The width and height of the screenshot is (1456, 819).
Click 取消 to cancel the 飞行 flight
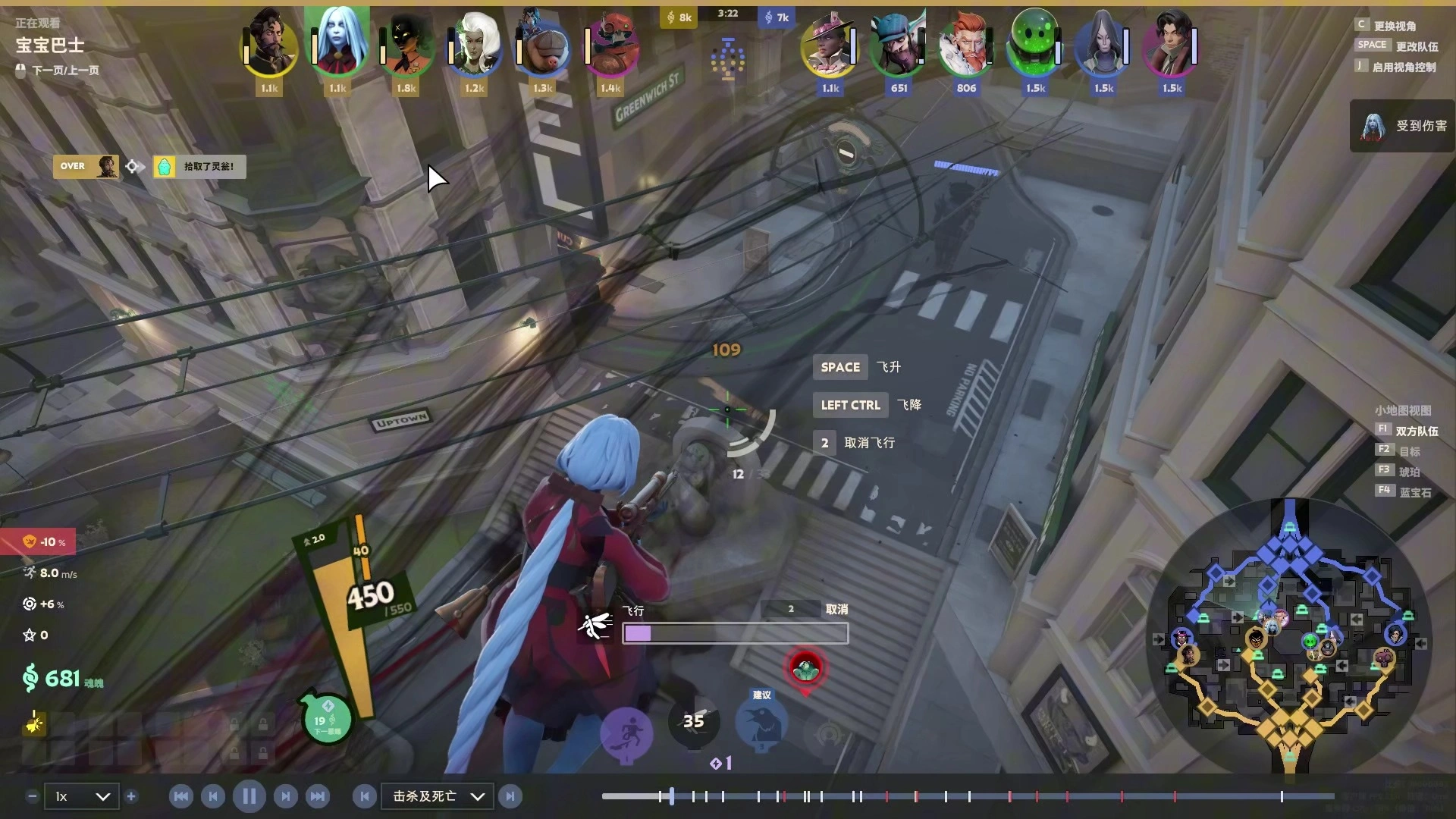[836, 608]
